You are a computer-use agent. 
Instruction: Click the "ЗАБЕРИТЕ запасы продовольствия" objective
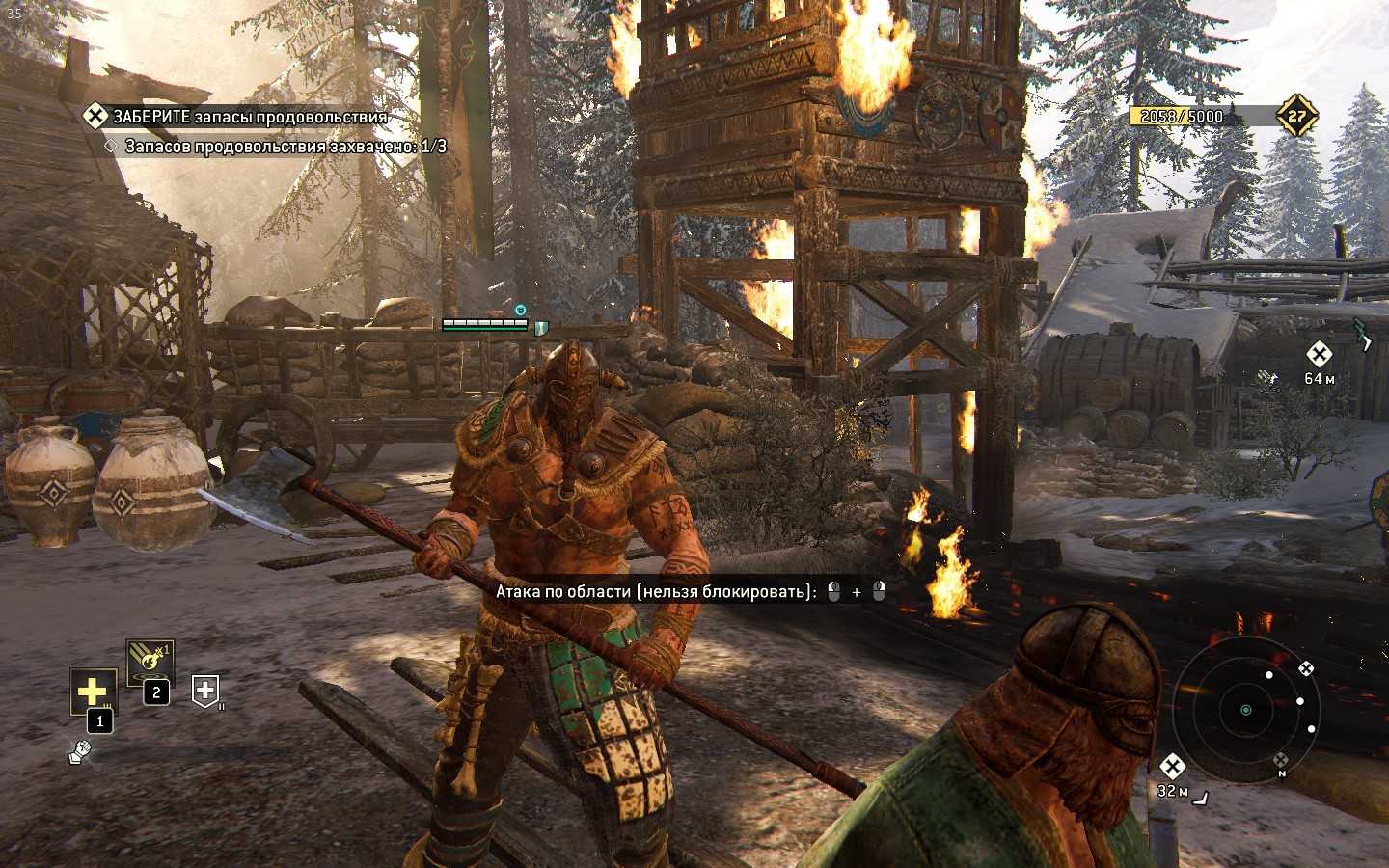point(250,117)
